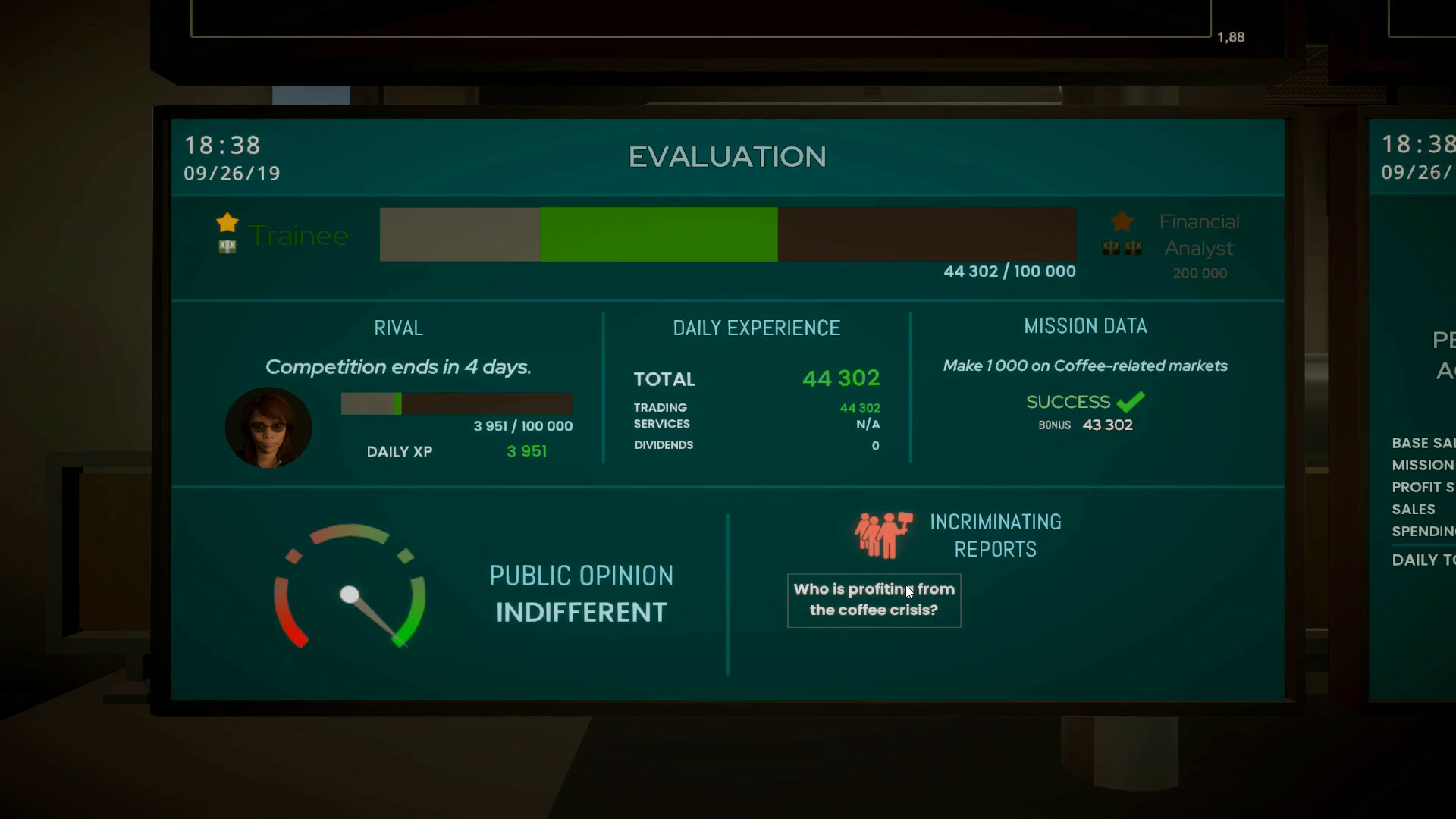This screenshot has height=819, width=1456.
Task: Click the rival's portrait photo
Action: (x=268, y=427)
